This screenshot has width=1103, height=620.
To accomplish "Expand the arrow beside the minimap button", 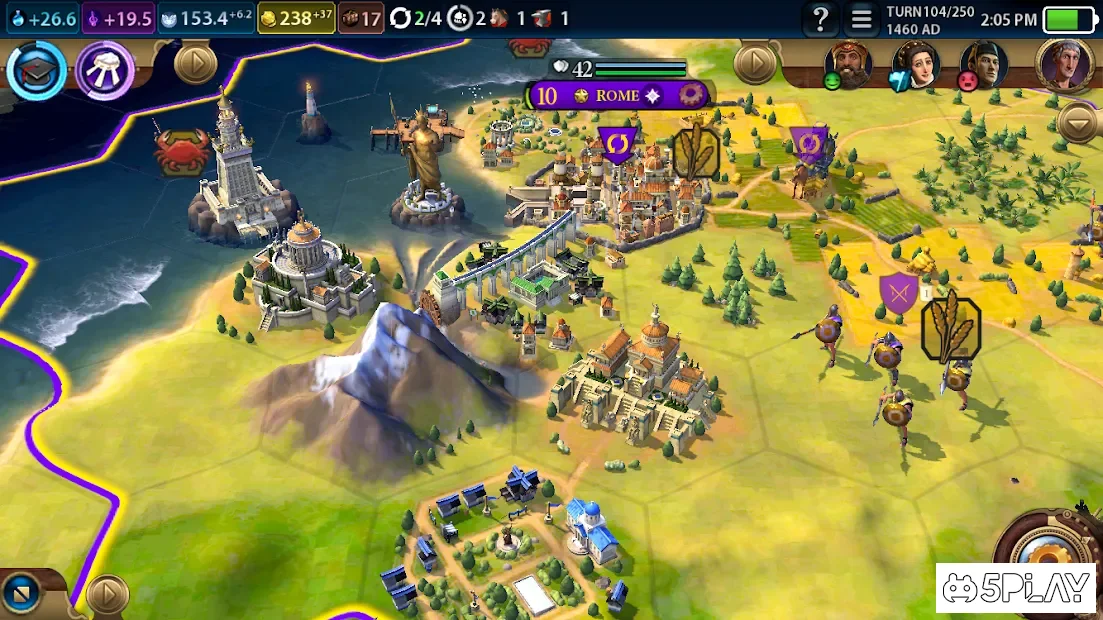I will [106, 595].
